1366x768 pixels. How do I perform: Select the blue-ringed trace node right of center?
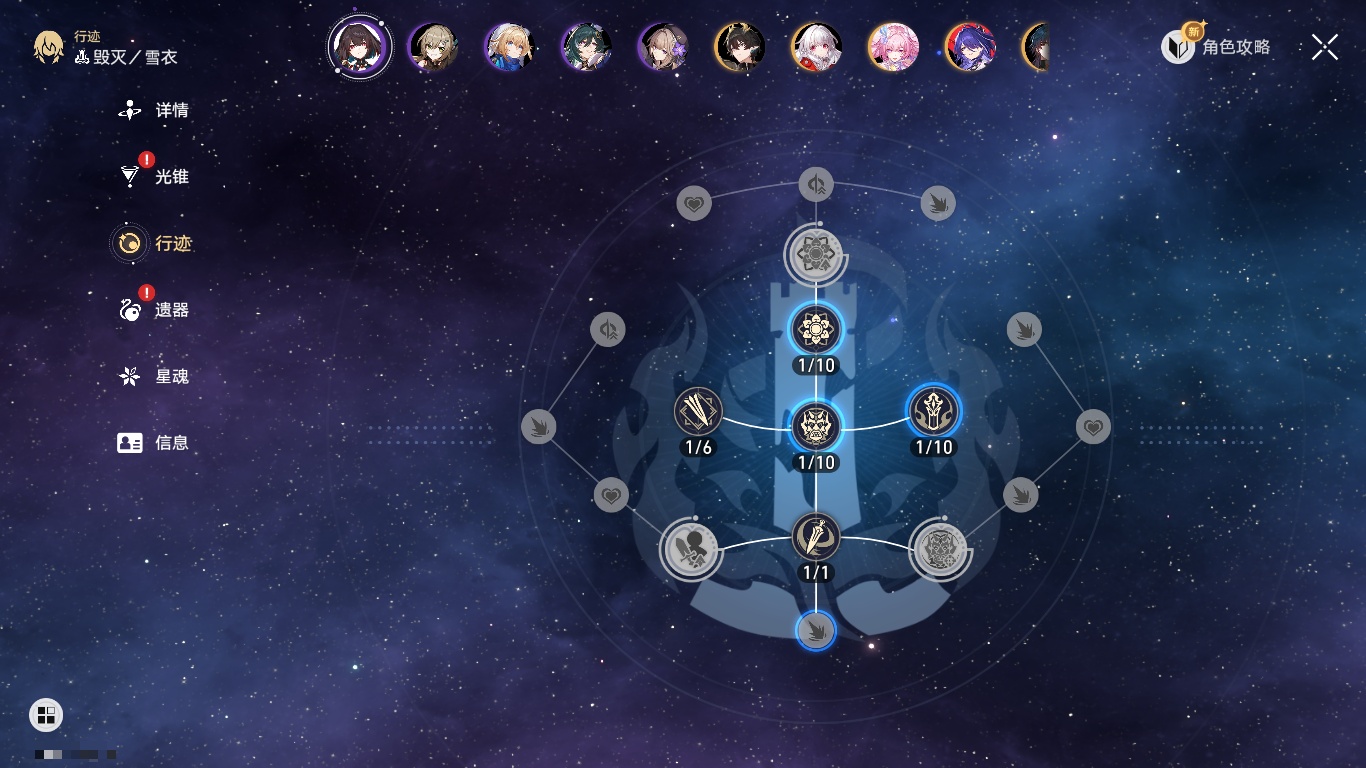[x=933, y=411]
